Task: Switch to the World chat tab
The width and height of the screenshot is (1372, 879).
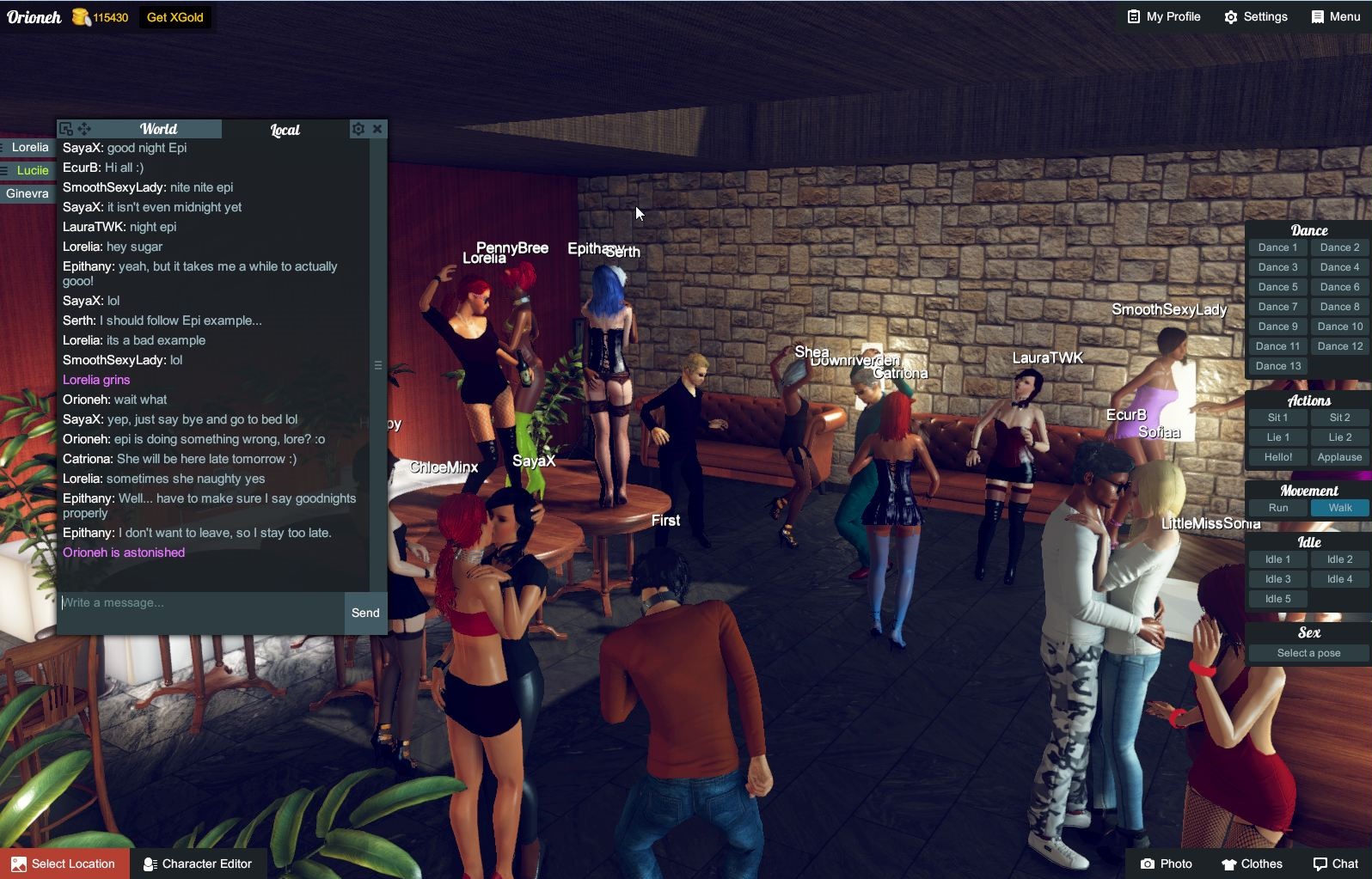Action: coord(160,129)
